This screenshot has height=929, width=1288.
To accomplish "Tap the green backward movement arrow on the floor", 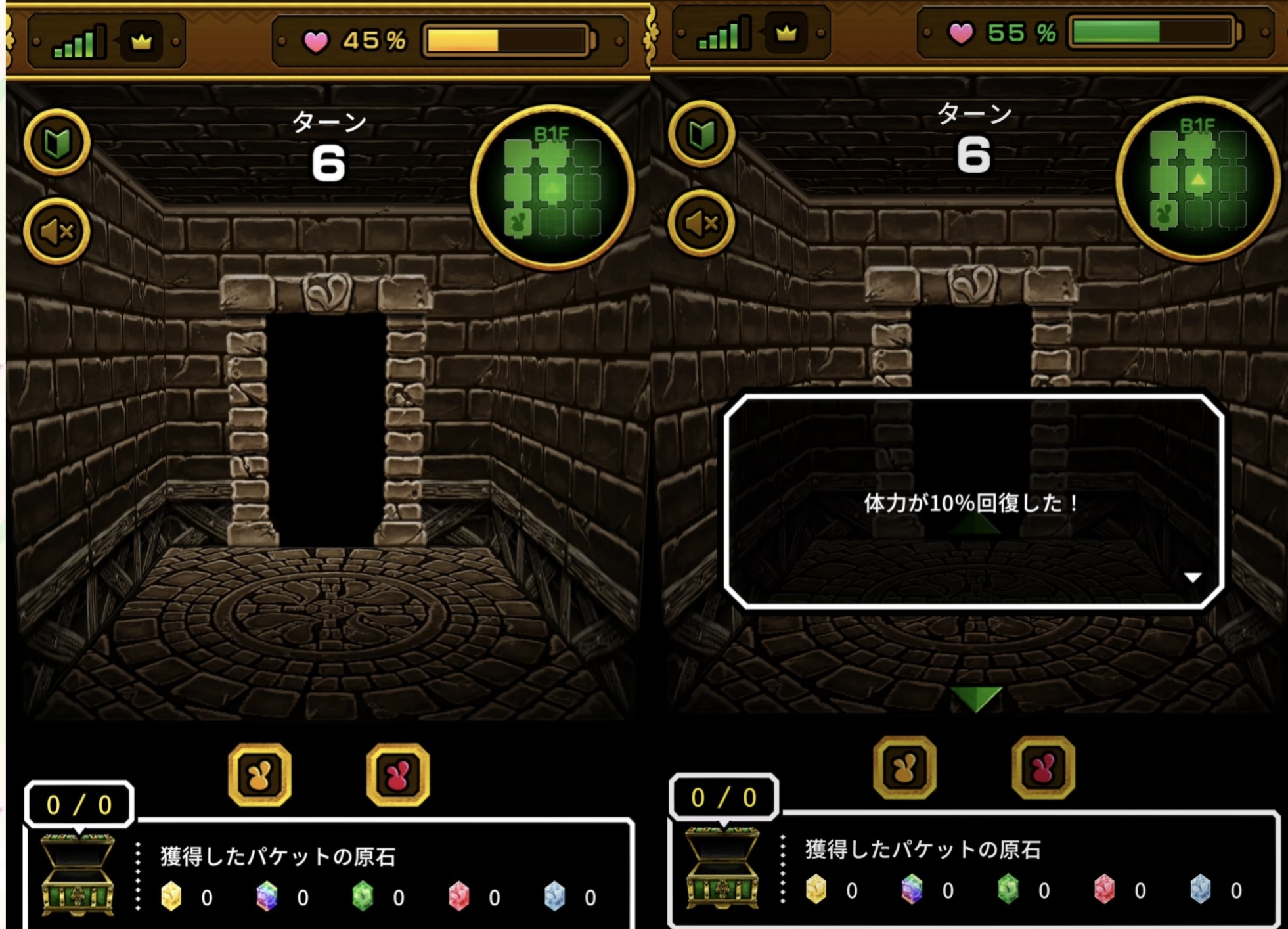I will (976, 698).
